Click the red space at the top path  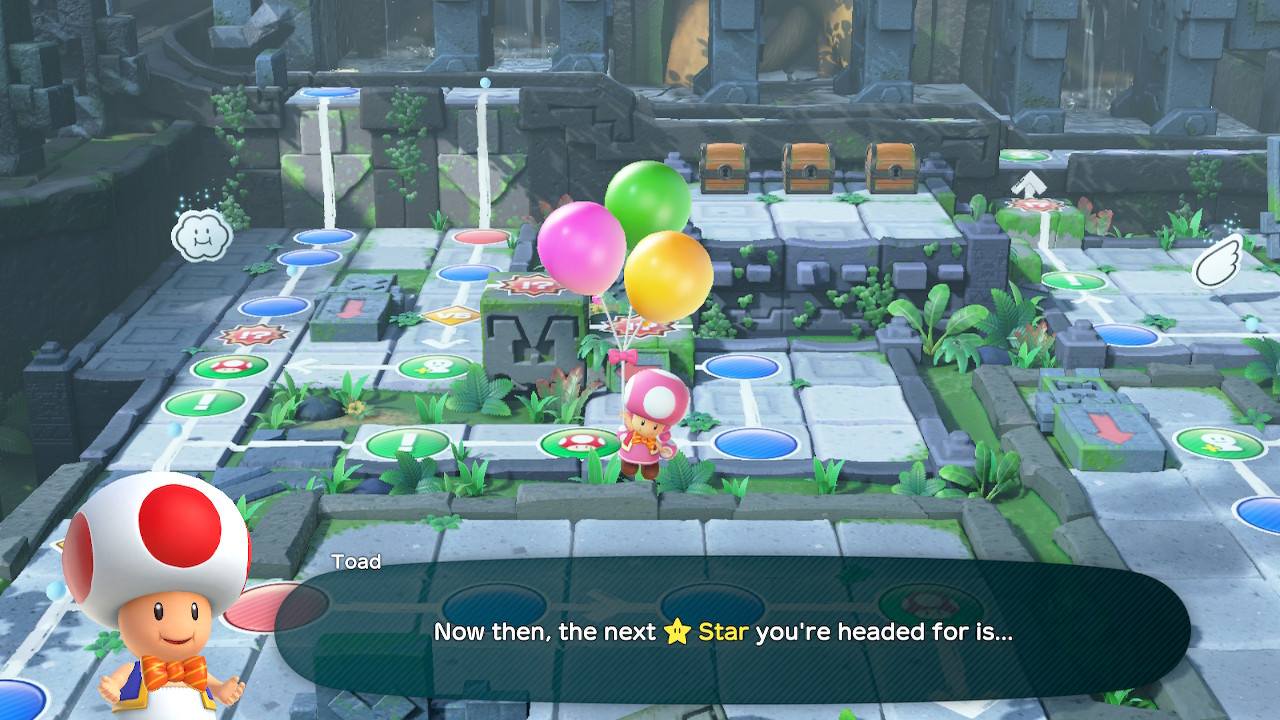tap(478, 237)
